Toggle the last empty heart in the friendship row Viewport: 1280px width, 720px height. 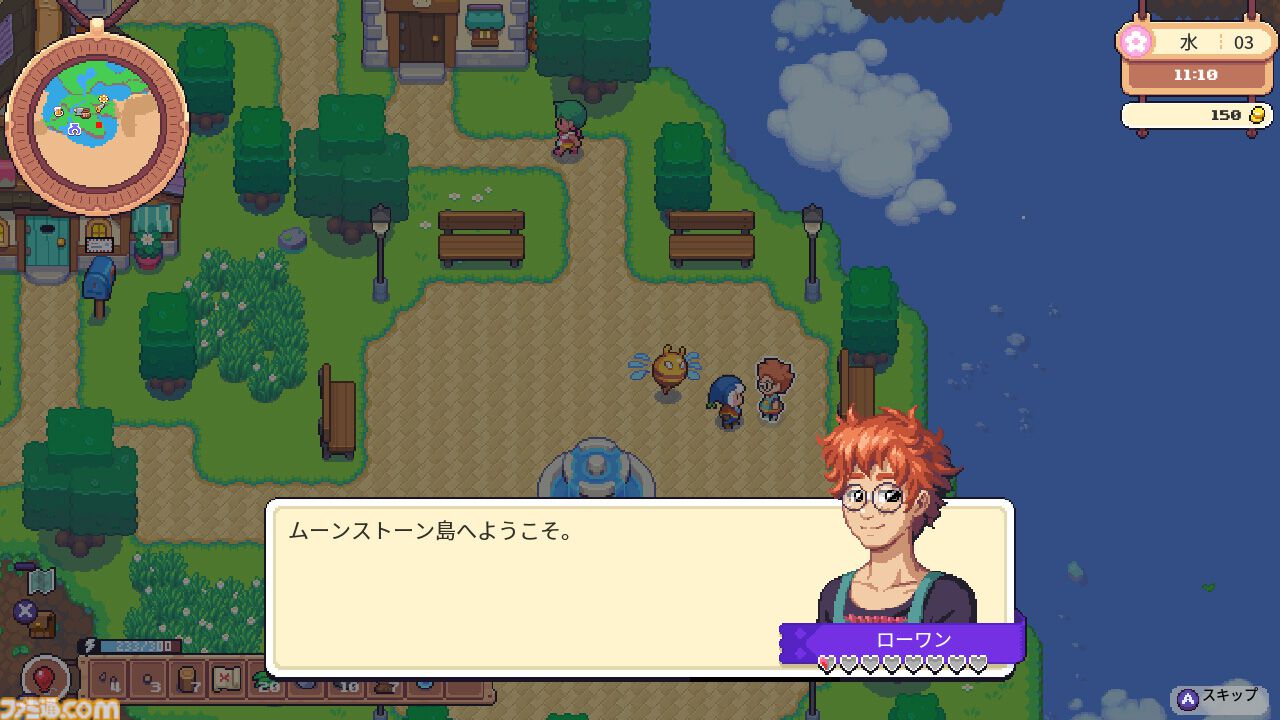[978, 664]
